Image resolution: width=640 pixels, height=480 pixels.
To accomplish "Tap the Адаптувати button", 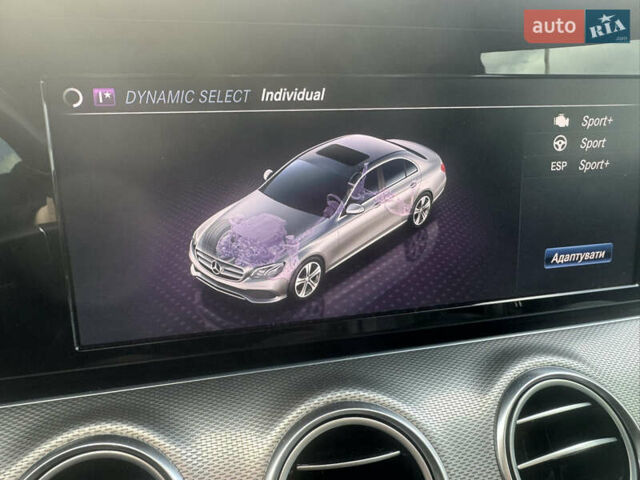I will point(578,255).
